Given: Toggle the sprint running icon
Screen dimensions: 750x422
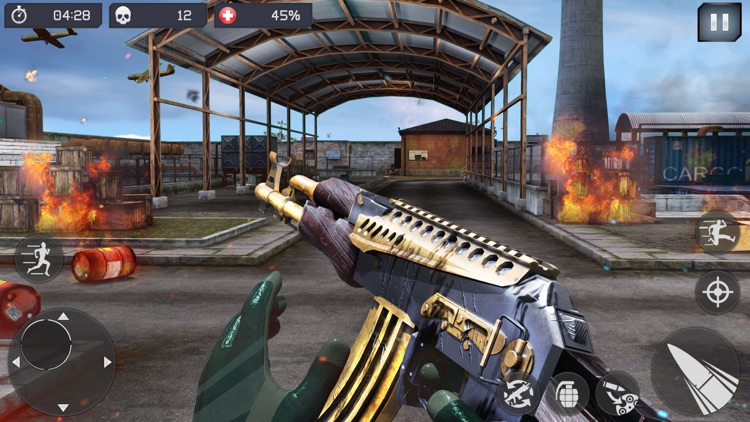Looking at the screenshot, I should pos(38,258).
